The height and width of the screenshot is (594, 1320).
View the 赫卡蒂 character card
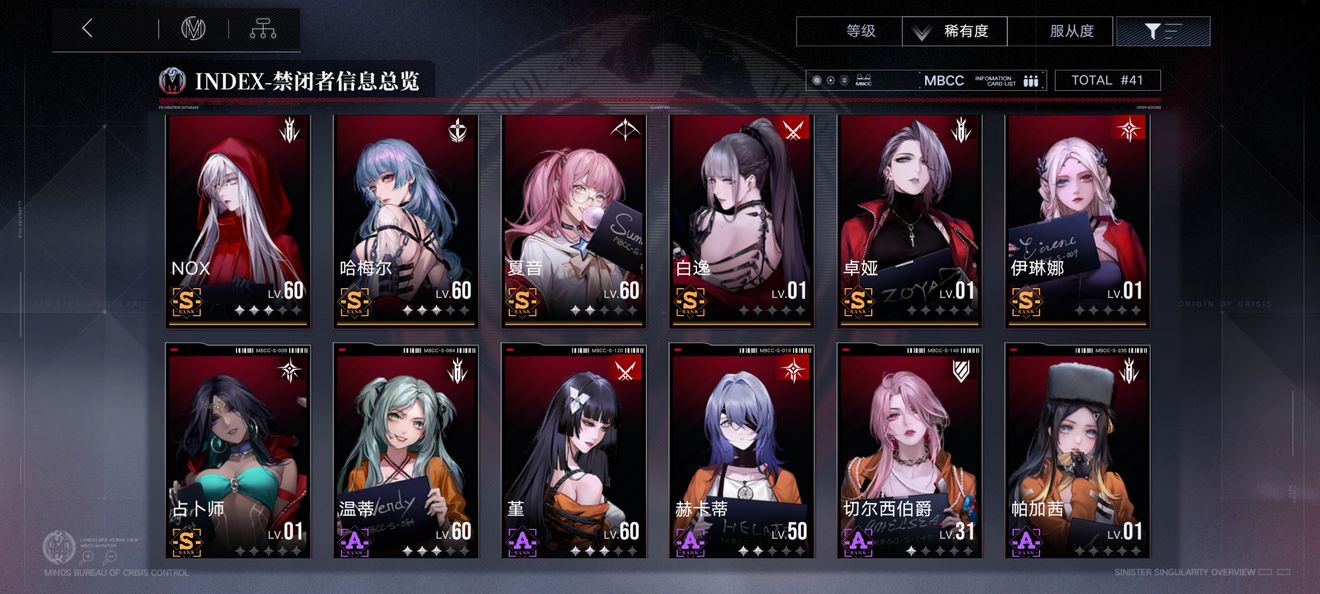click(742, 450)
